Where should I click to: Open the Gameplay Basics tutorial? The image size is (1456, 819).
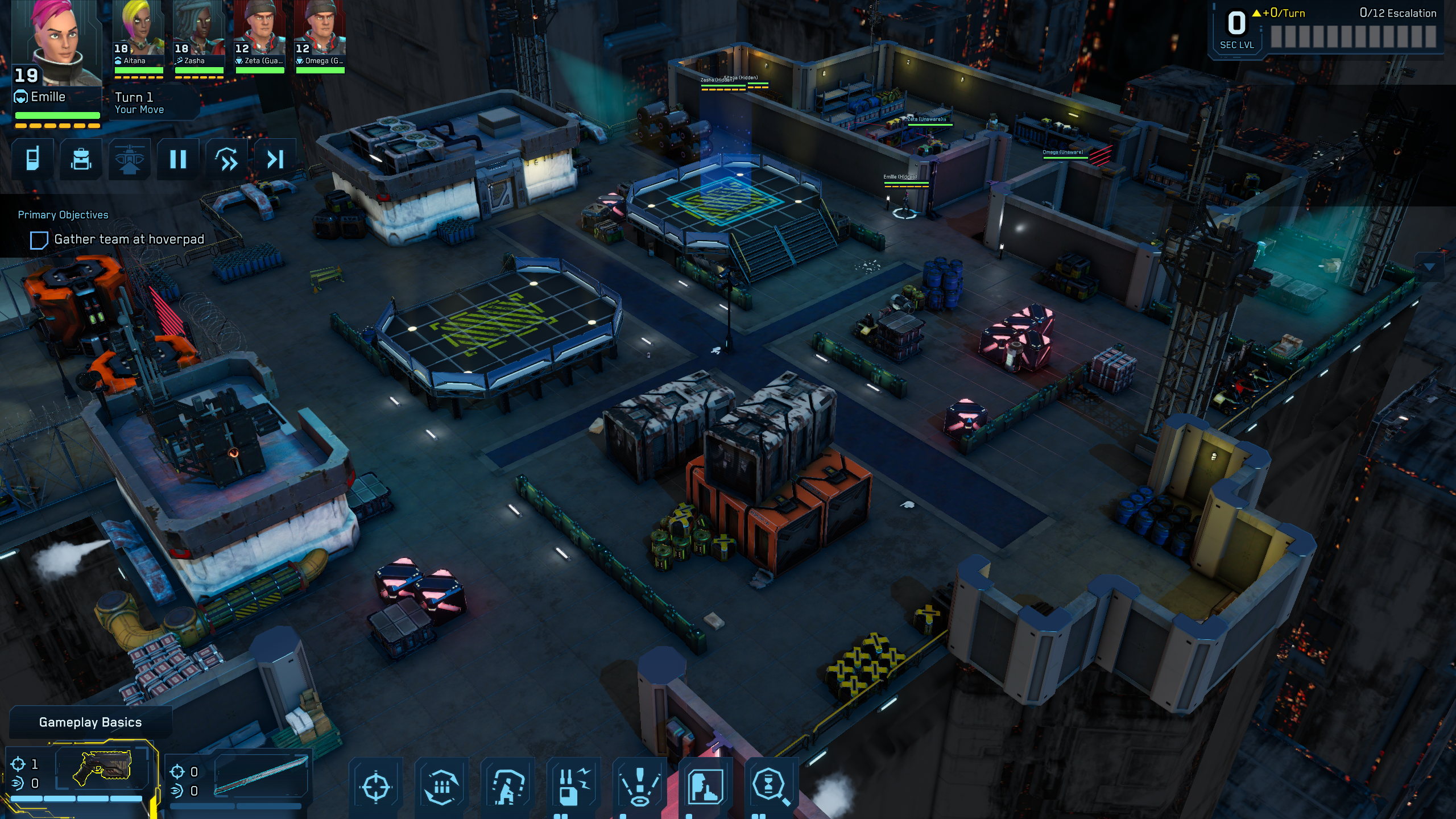tap(90, 722)
